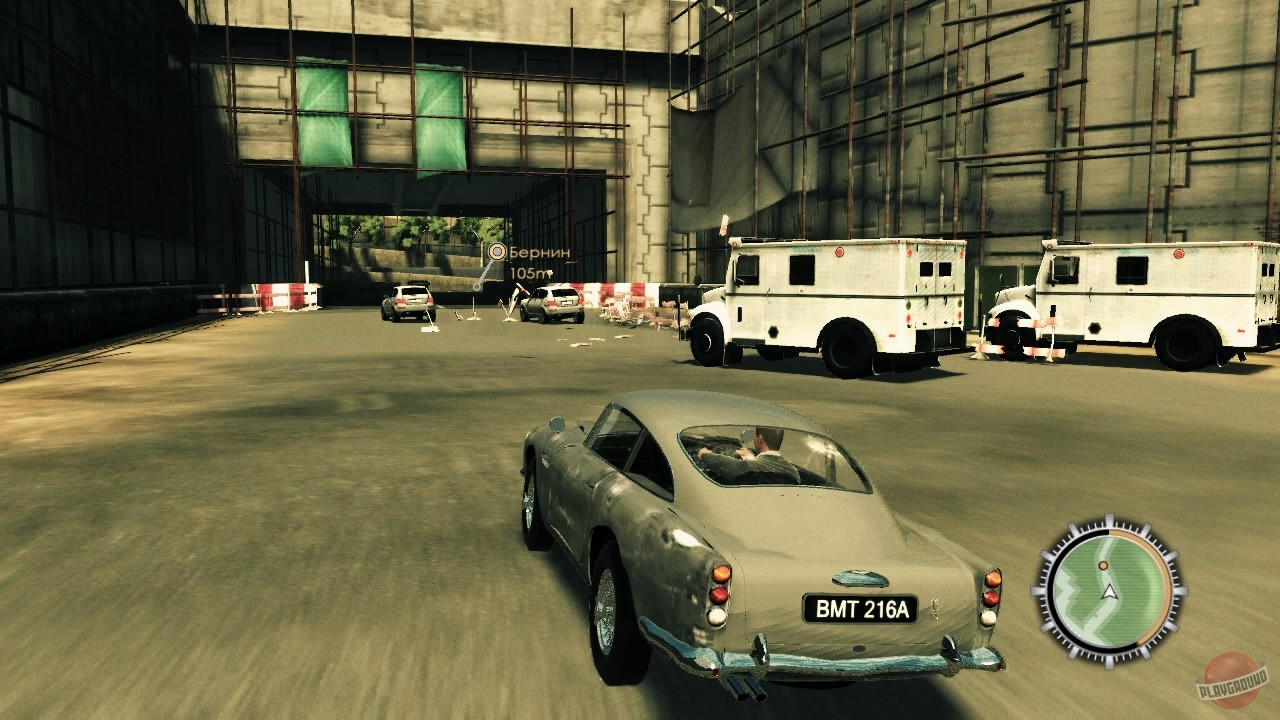Collapse the distance readout under Бернин
Image resolution: width=1280 pixels, height=720 pixels.
(530, 273)
